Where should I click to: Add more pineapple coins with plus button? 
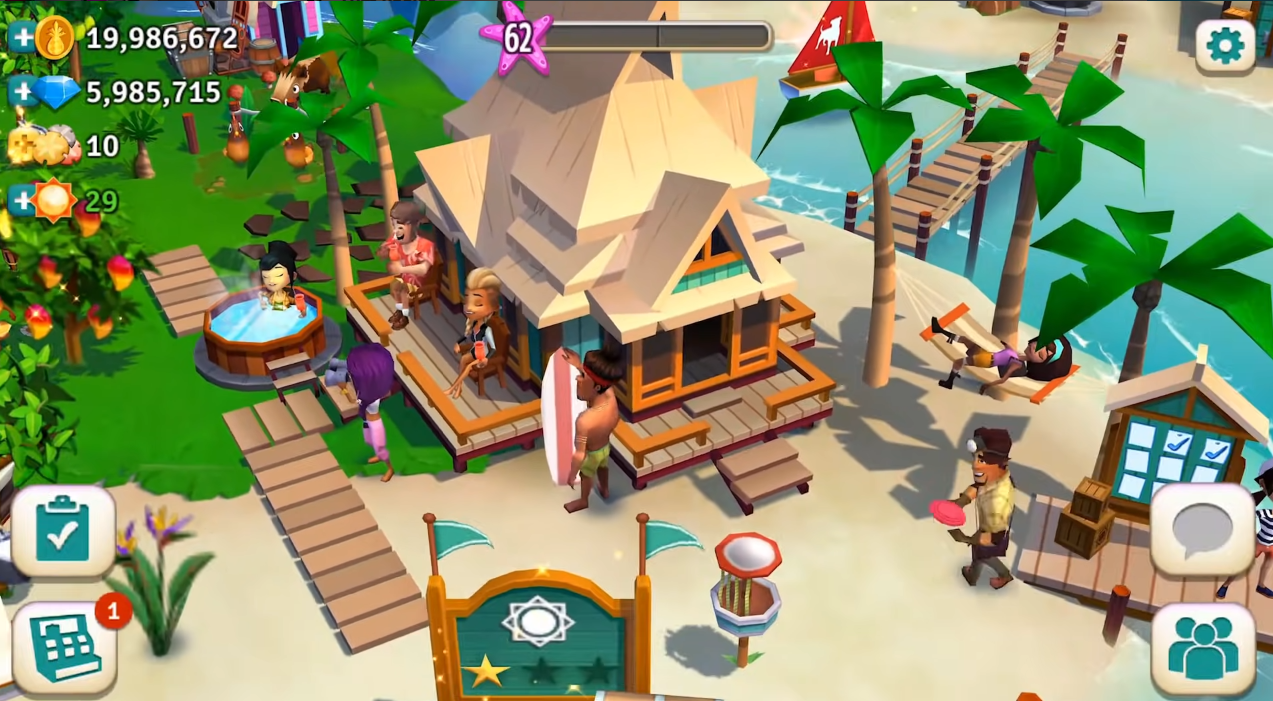[x=22, y=38]
